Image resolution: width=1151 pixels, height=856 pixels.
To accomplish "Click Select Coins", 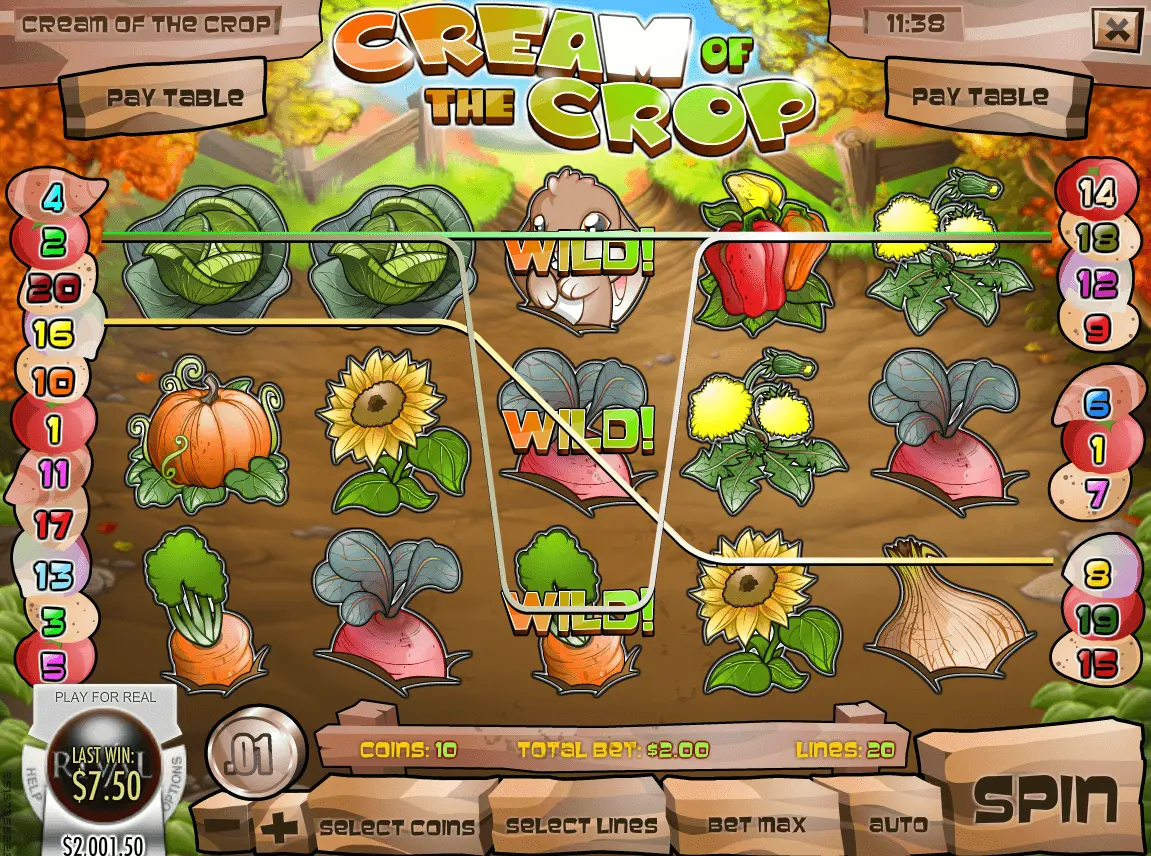I will tap(397, 826).
